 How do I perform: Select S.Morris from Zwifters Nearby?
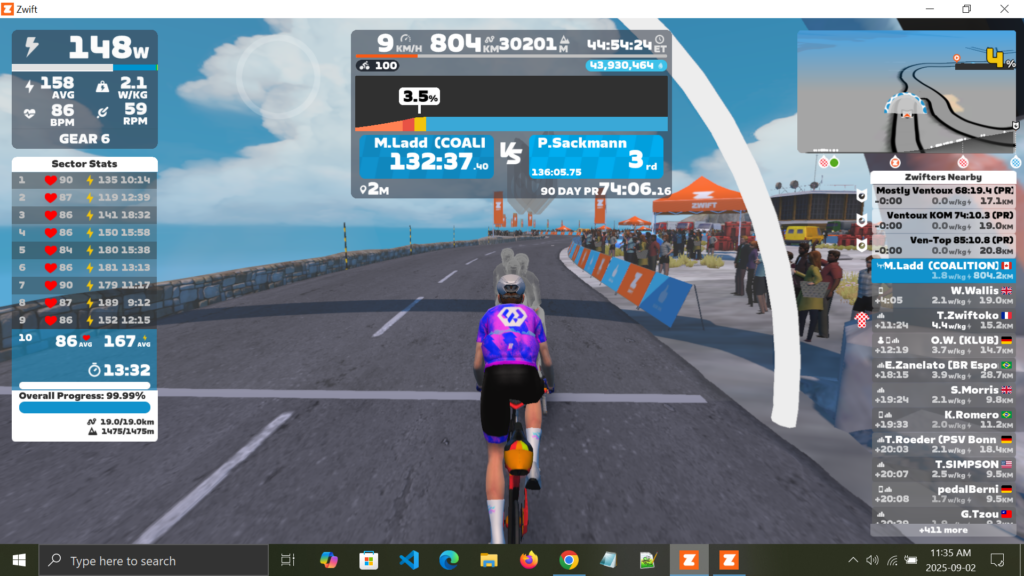click(945, 395)
